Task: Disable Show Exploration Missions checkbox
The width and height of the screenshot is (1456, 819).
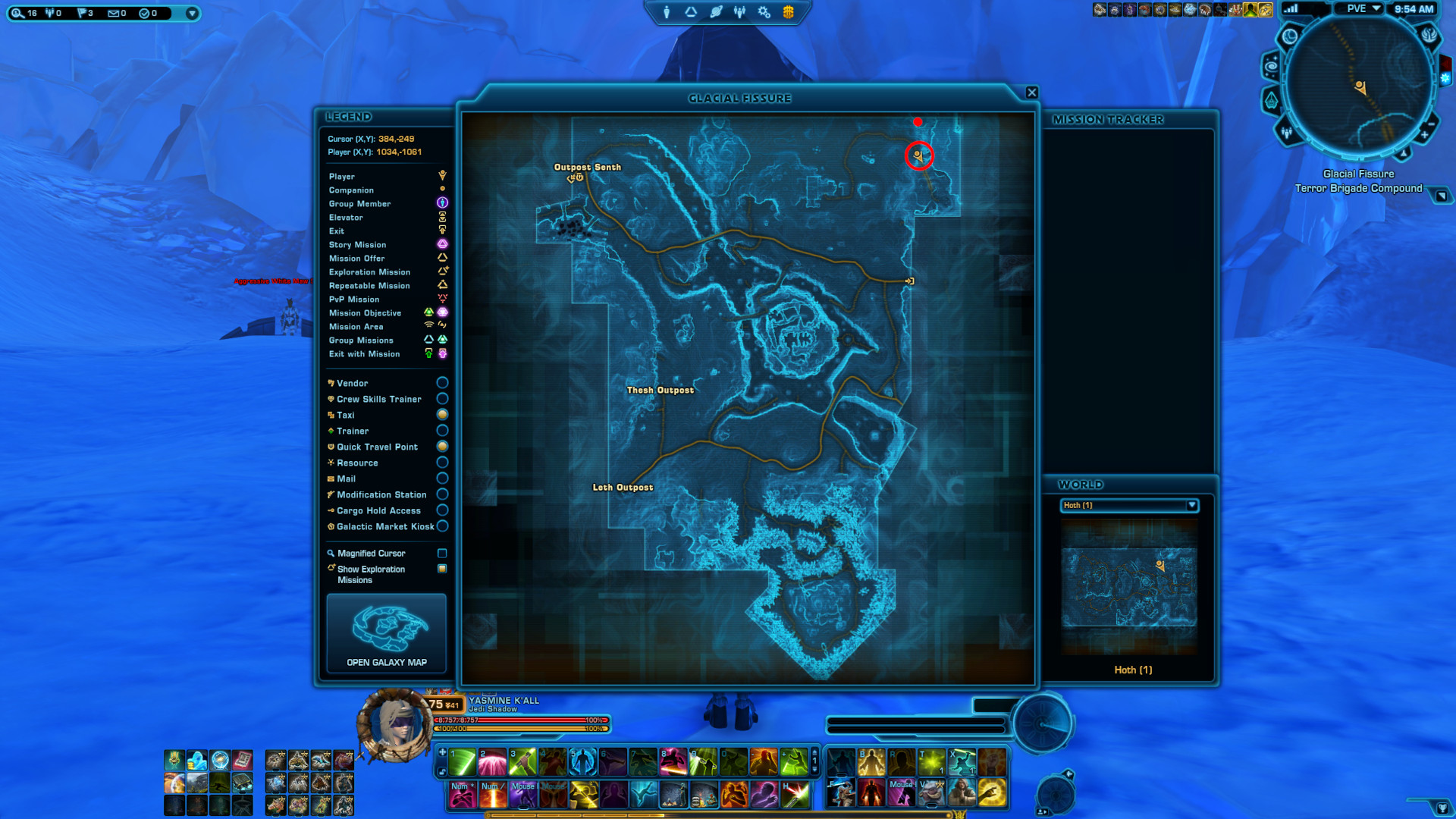Action: [x=442, y=568]
